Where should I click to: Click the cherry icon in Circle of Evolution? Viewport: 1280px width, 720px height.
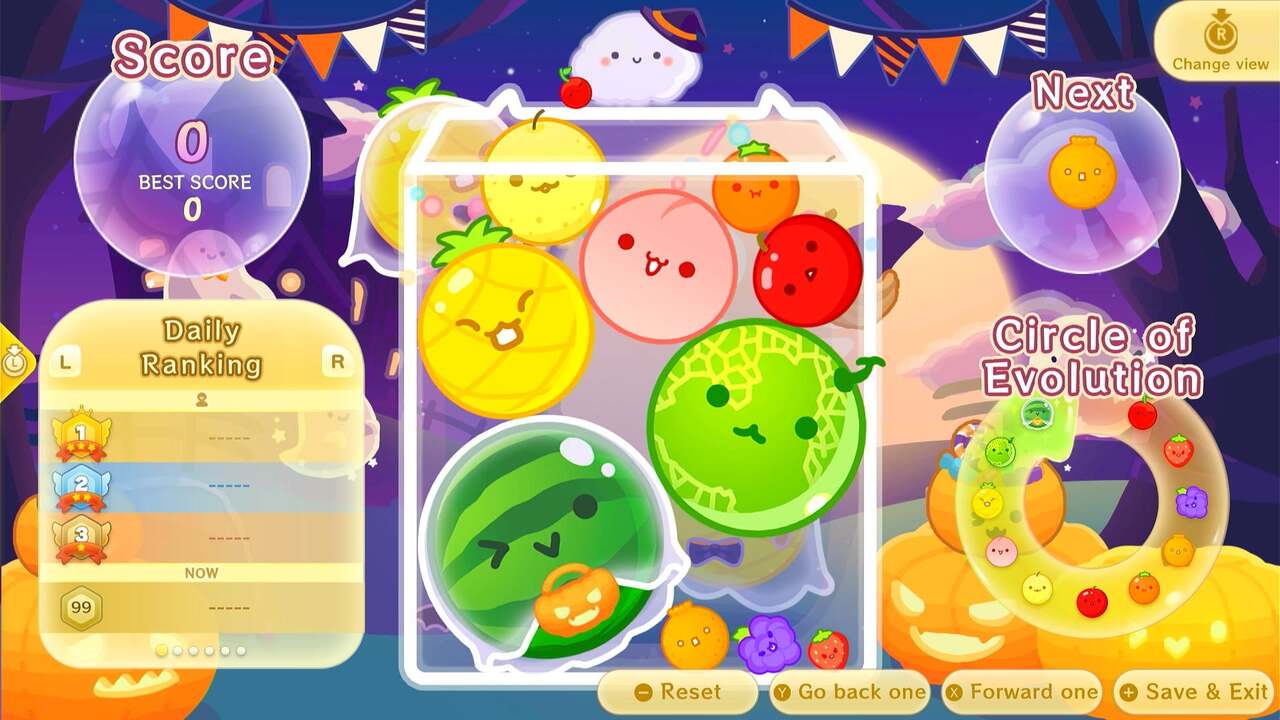pyautogui.click(x=1142, y=412)
